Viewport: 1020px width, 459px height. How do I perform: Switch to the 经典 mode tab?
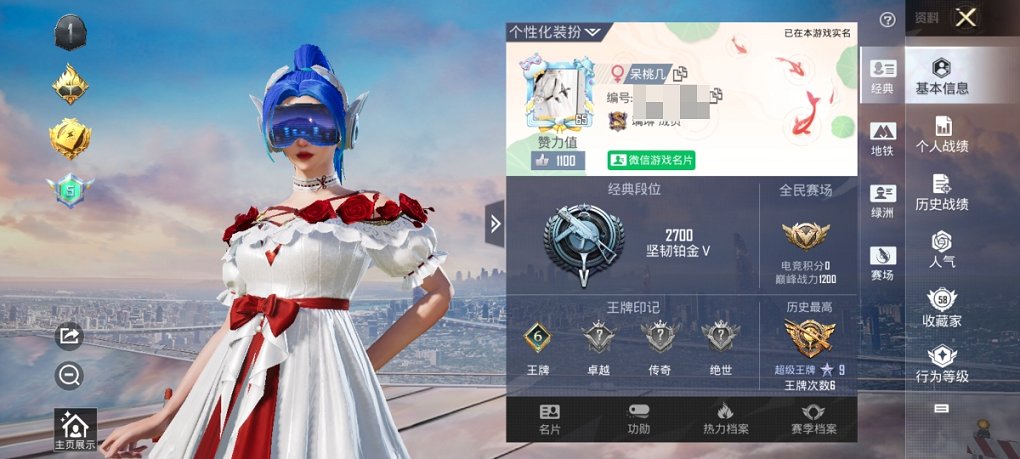tap(882, 76)
